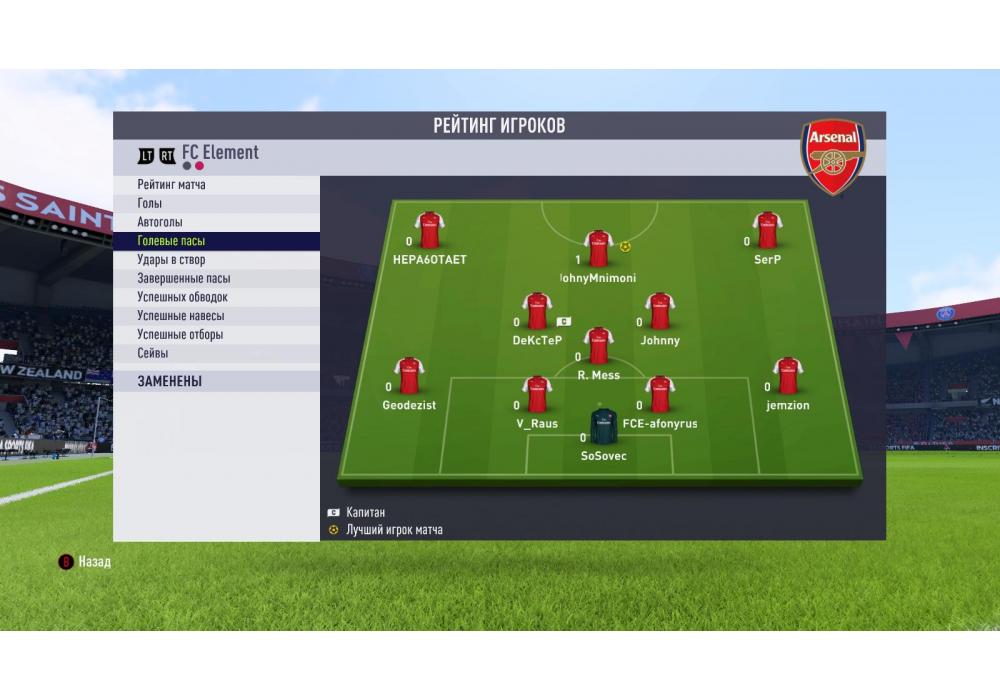Screen dimensions: 1000x700
Task: Open the Успешные отборы entry
Action: [180, 335]
